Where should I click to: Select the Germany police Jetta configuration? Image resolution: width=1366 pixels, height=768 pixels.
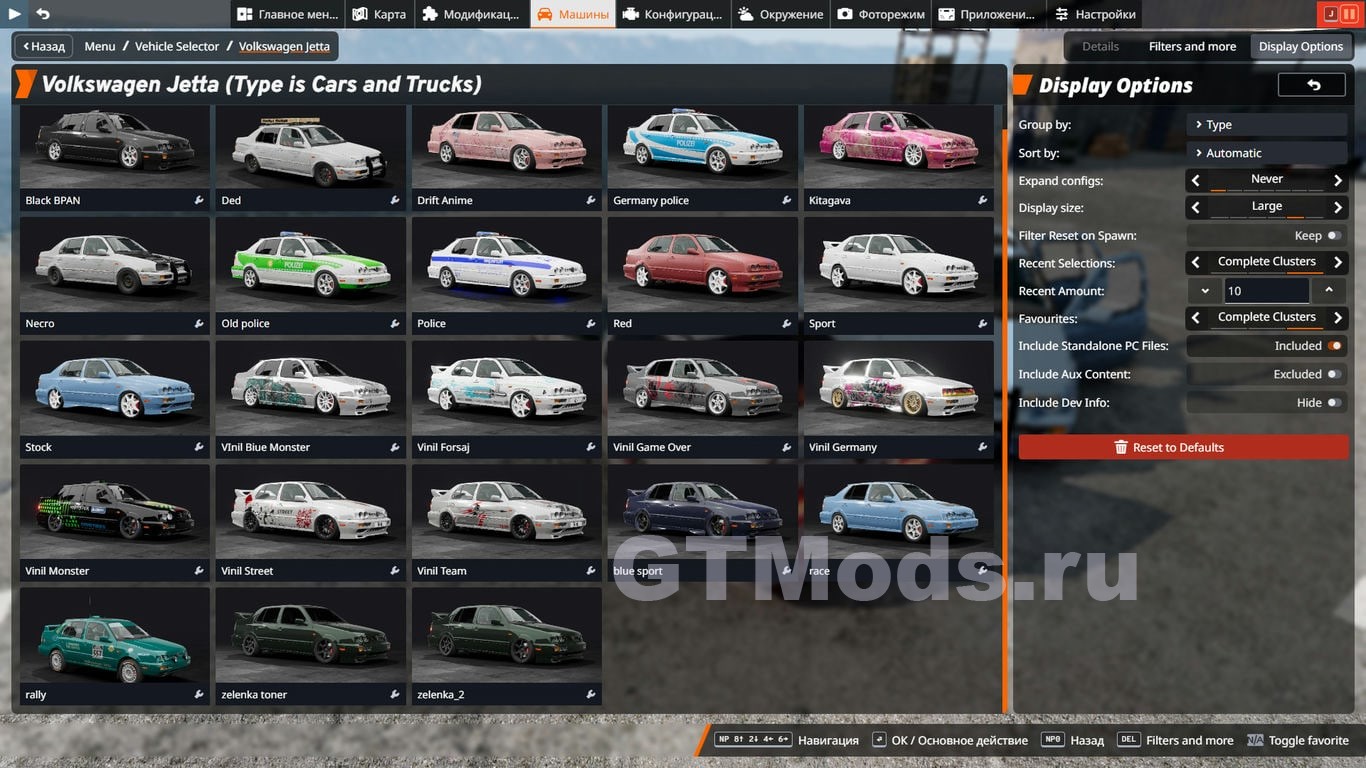702,157
